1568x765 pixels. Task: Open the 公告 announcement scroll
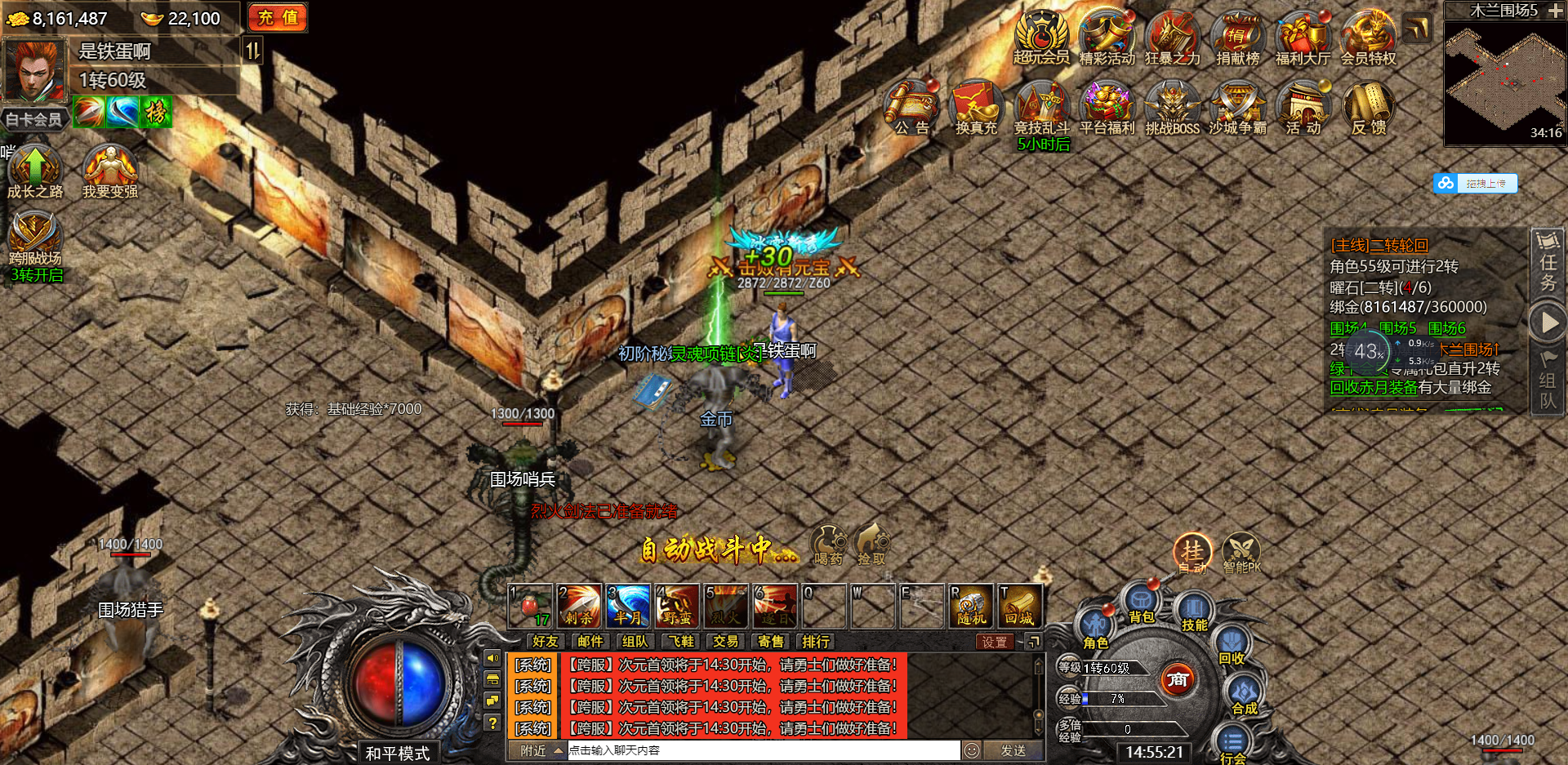tap(911, 106)
